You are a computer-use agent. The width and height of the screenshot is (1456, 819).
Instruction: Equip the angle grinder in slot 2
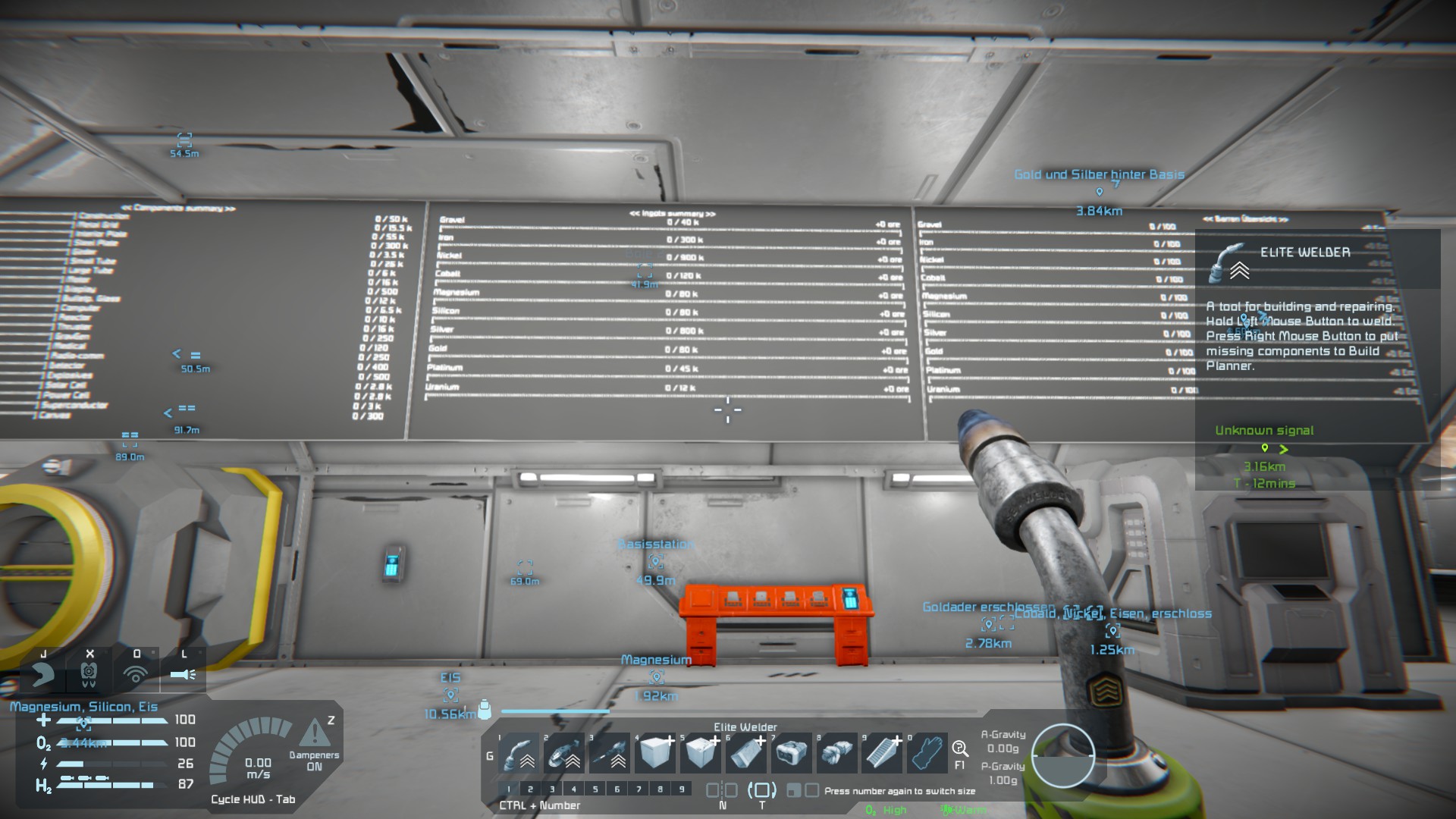(565, 752)
